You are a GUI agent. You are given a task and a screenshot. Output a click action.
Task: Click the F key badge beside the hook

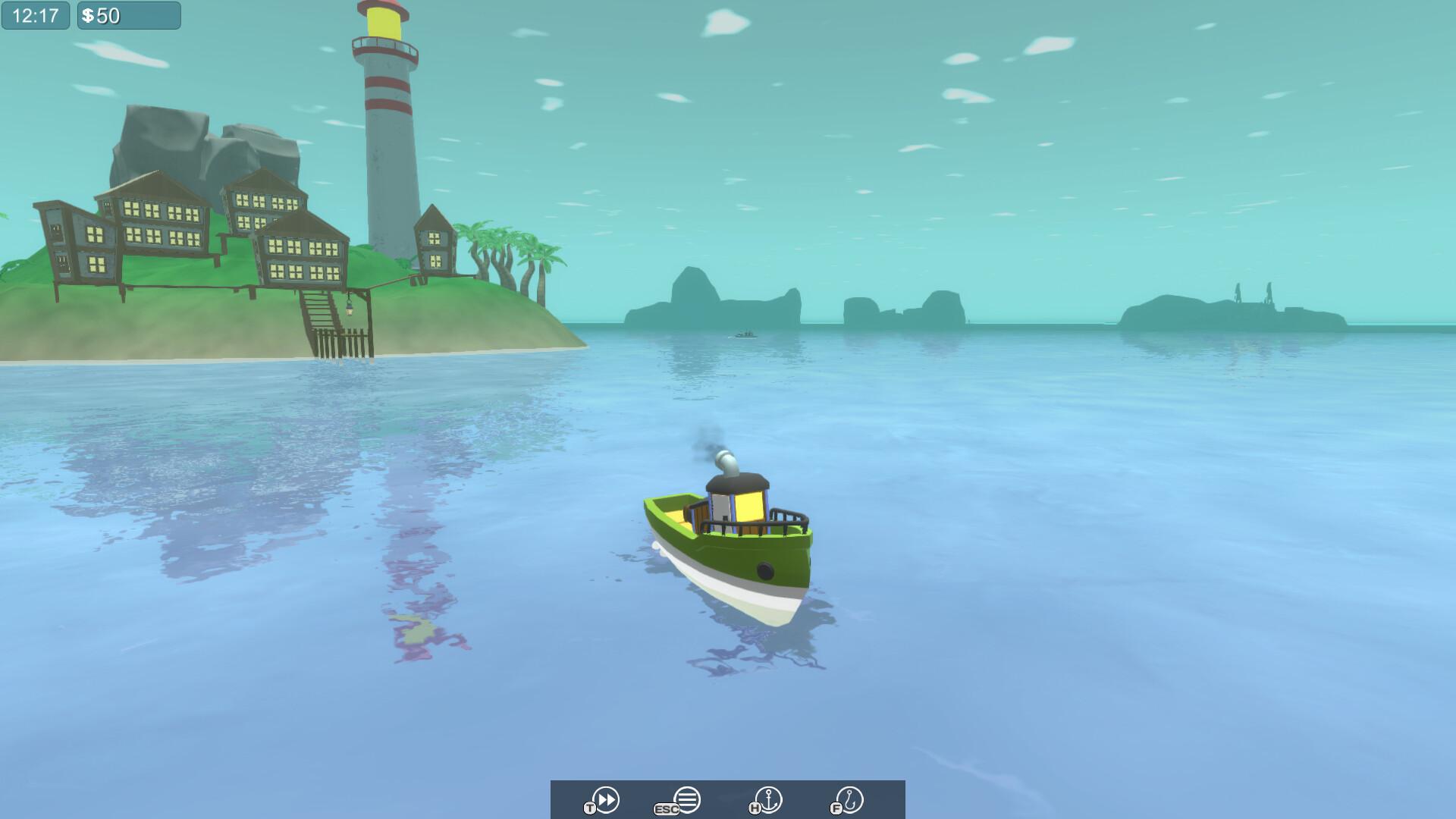tap(835, 807)
